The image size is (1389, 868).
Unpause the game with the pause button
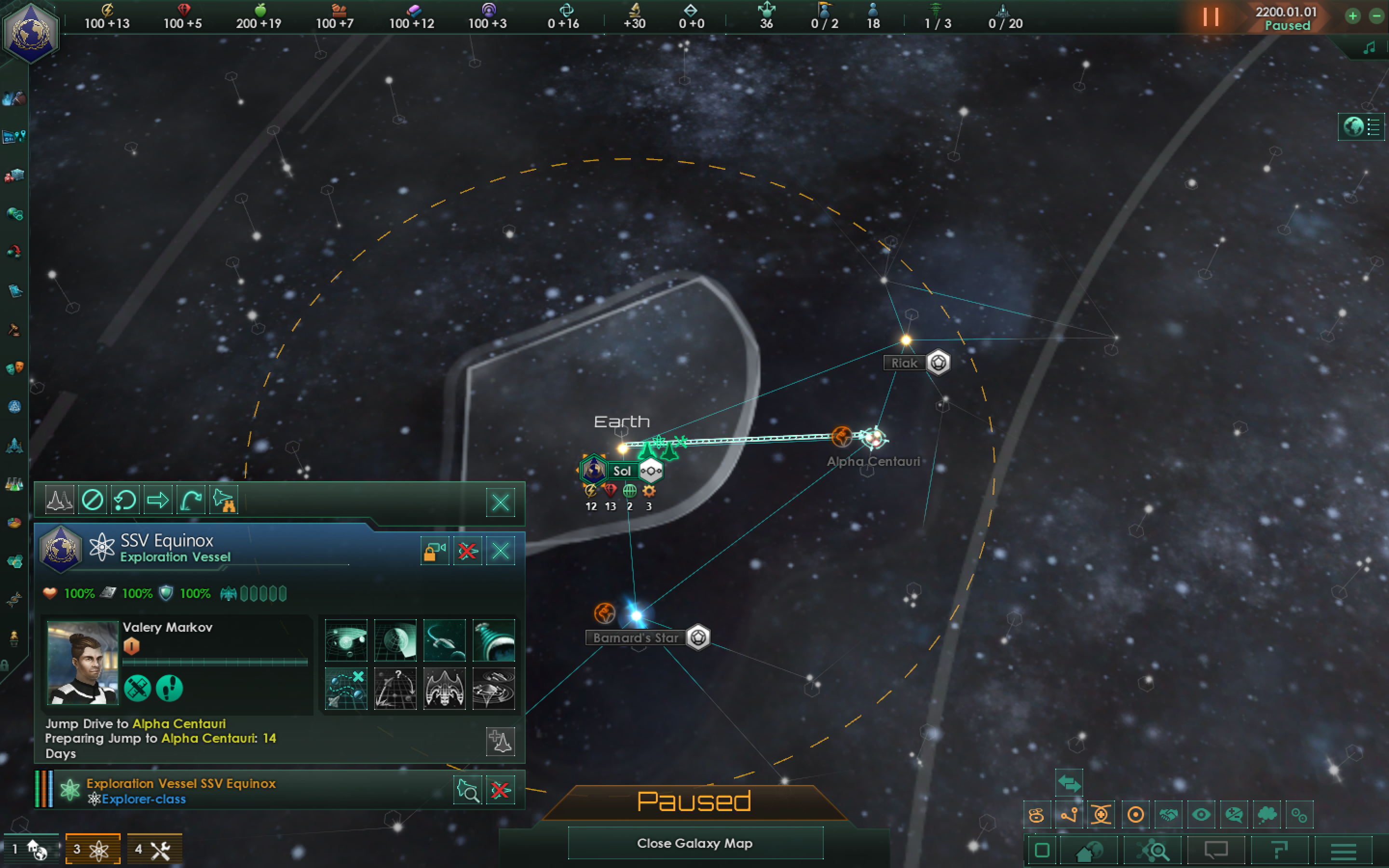pyautogui.click(x=1211, y=17)
